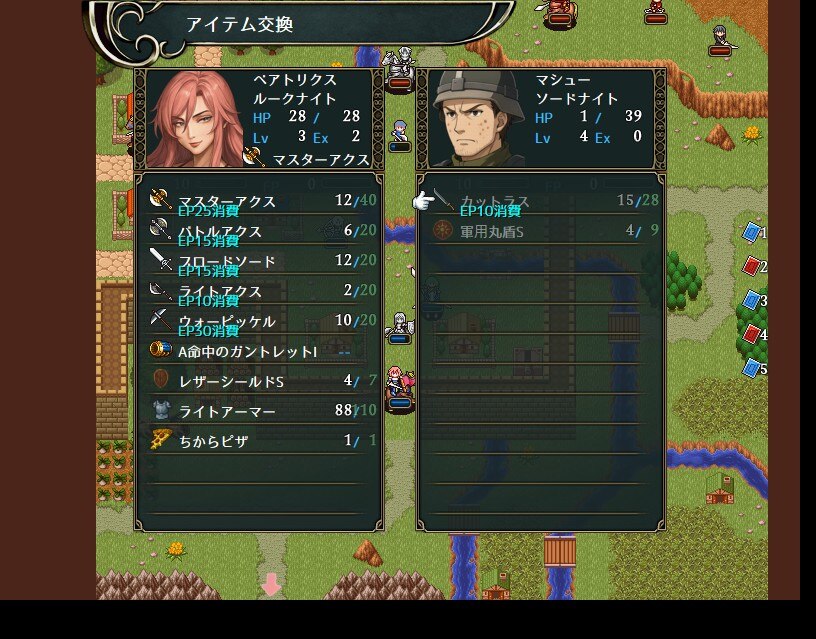Choose the ウォーピッケル pickaxe row
This screenshot has height=639, width=816.
pos(260,321)
